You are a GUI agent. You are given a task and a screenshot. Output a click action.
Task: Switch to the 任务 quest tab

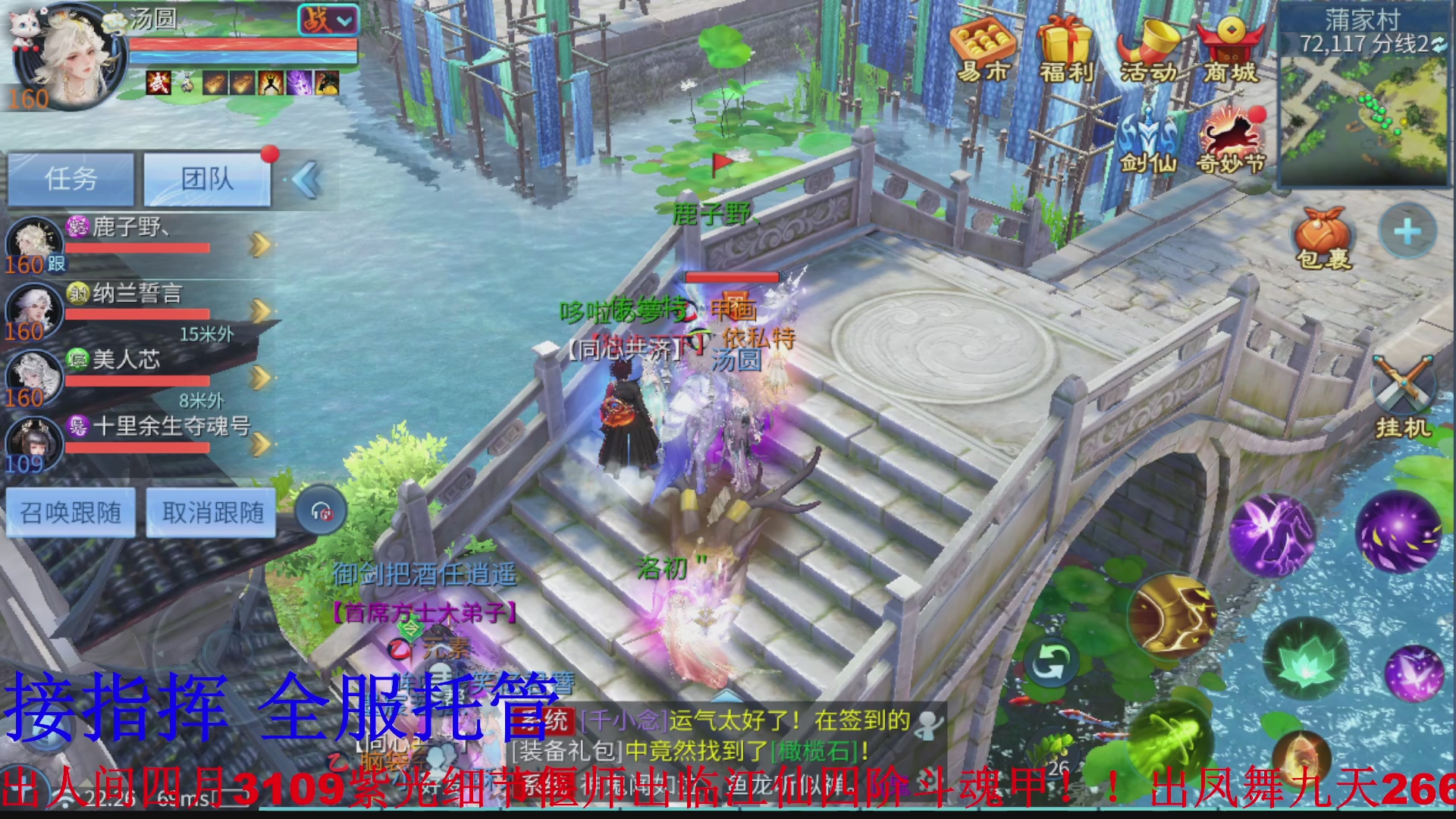[x=71, y=177]
